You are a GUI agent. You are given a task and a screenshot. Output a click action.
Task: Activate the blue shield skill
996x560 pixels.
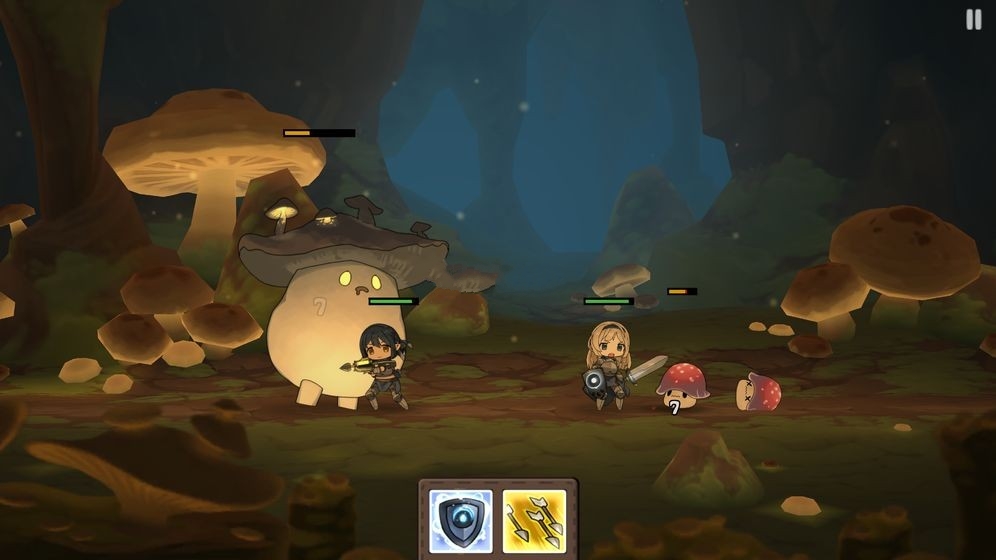461,520
